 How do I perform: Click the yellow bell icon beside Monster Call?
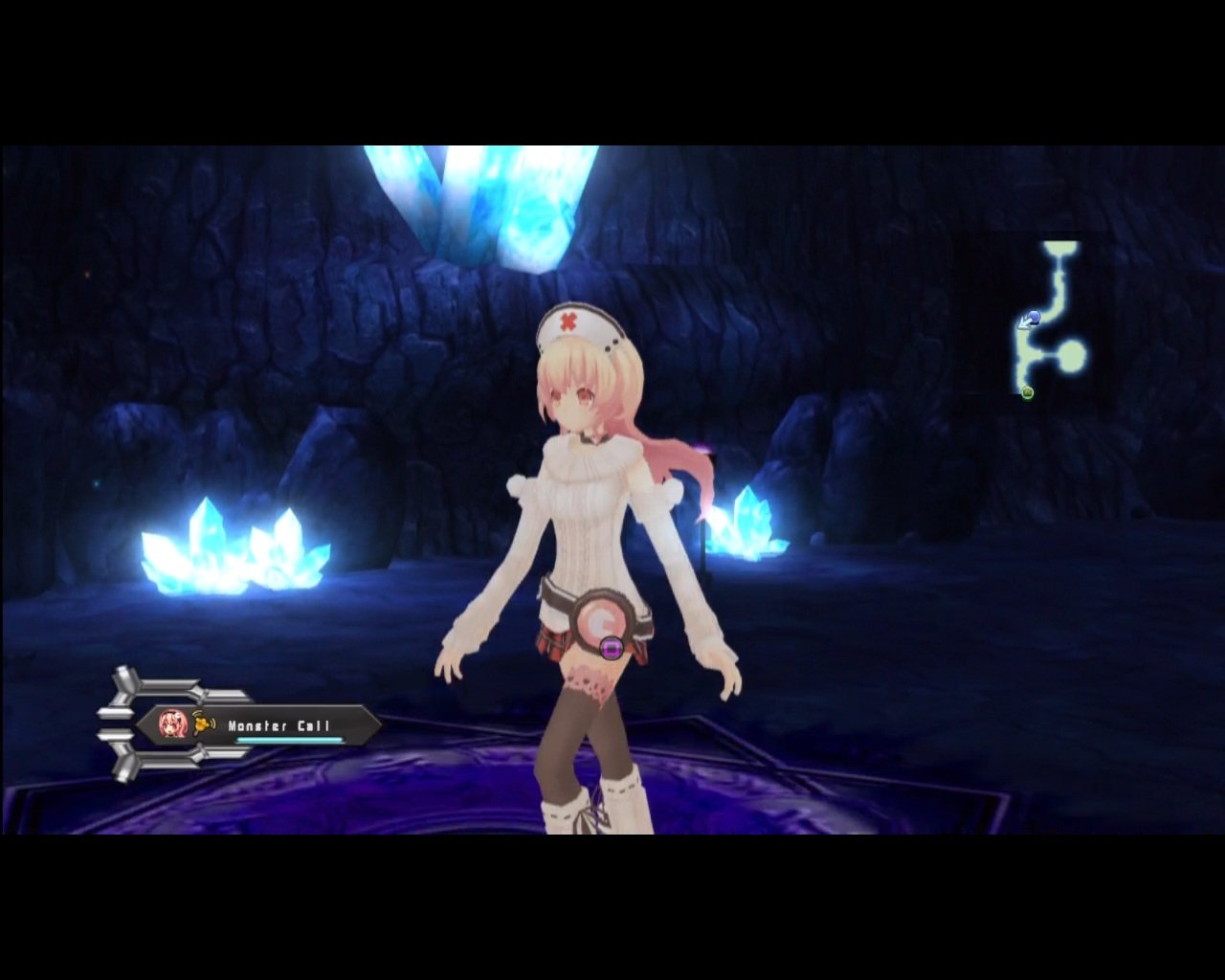(x=202, y=725)
